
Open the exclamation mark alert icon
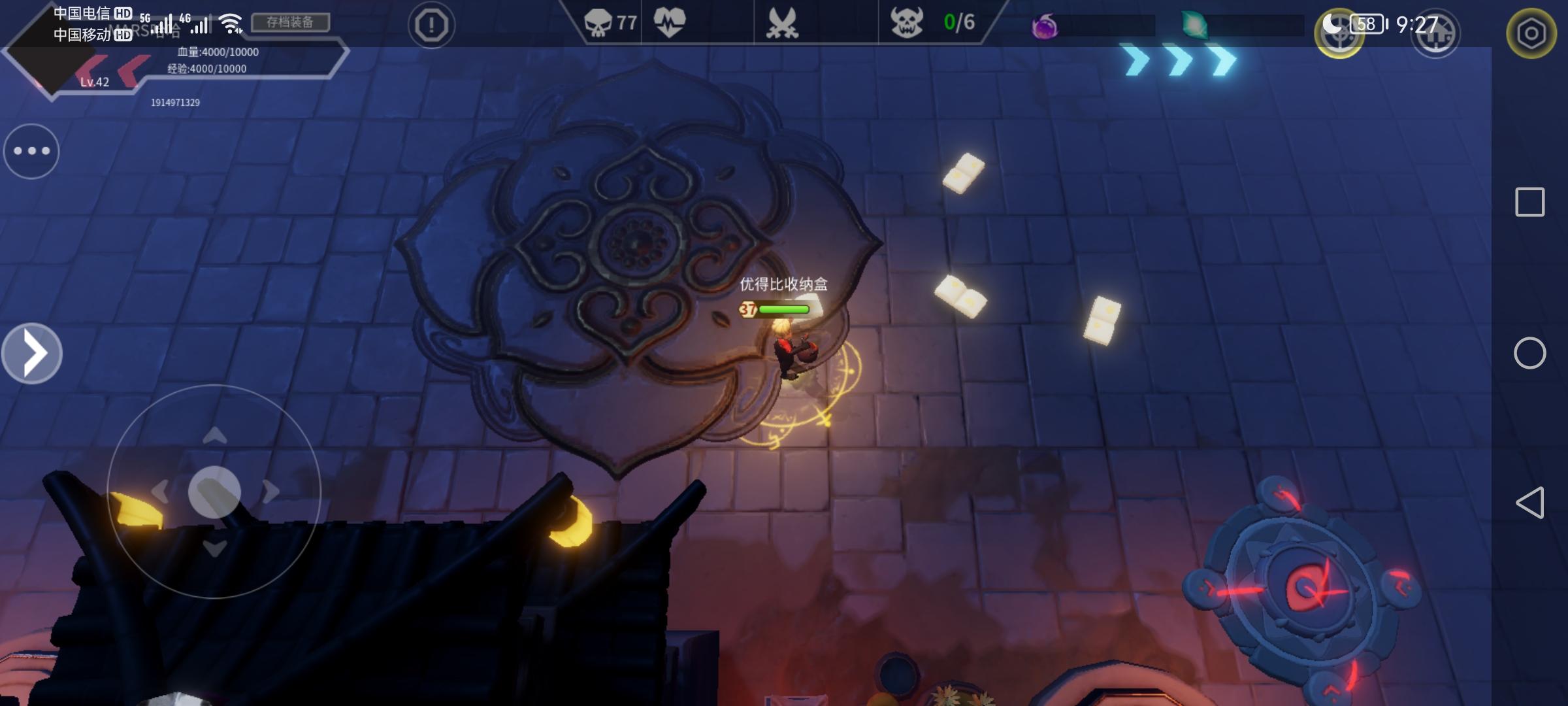(431, 25)
